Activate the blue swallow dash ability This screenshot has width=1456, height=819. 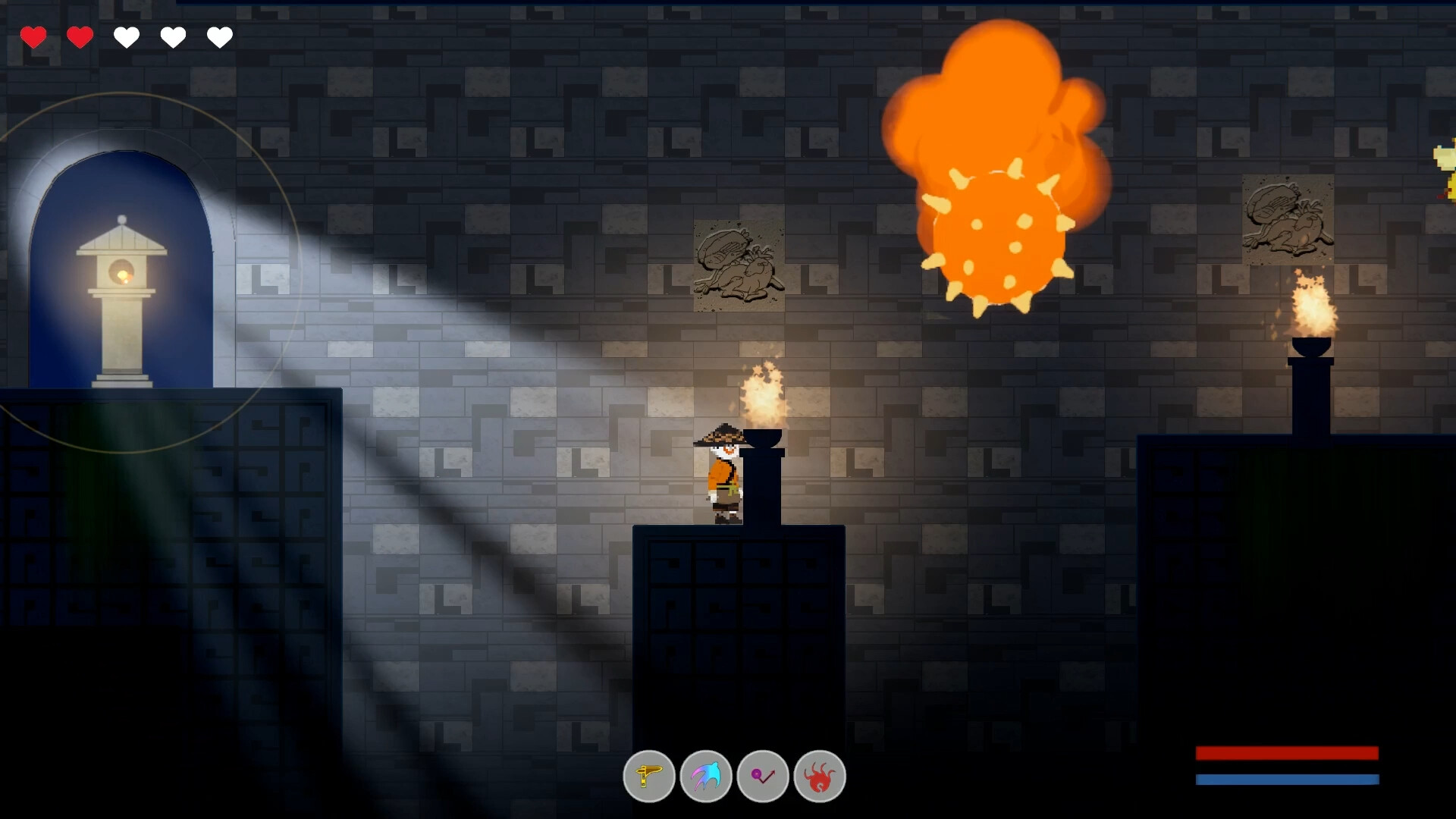point(707,776)
